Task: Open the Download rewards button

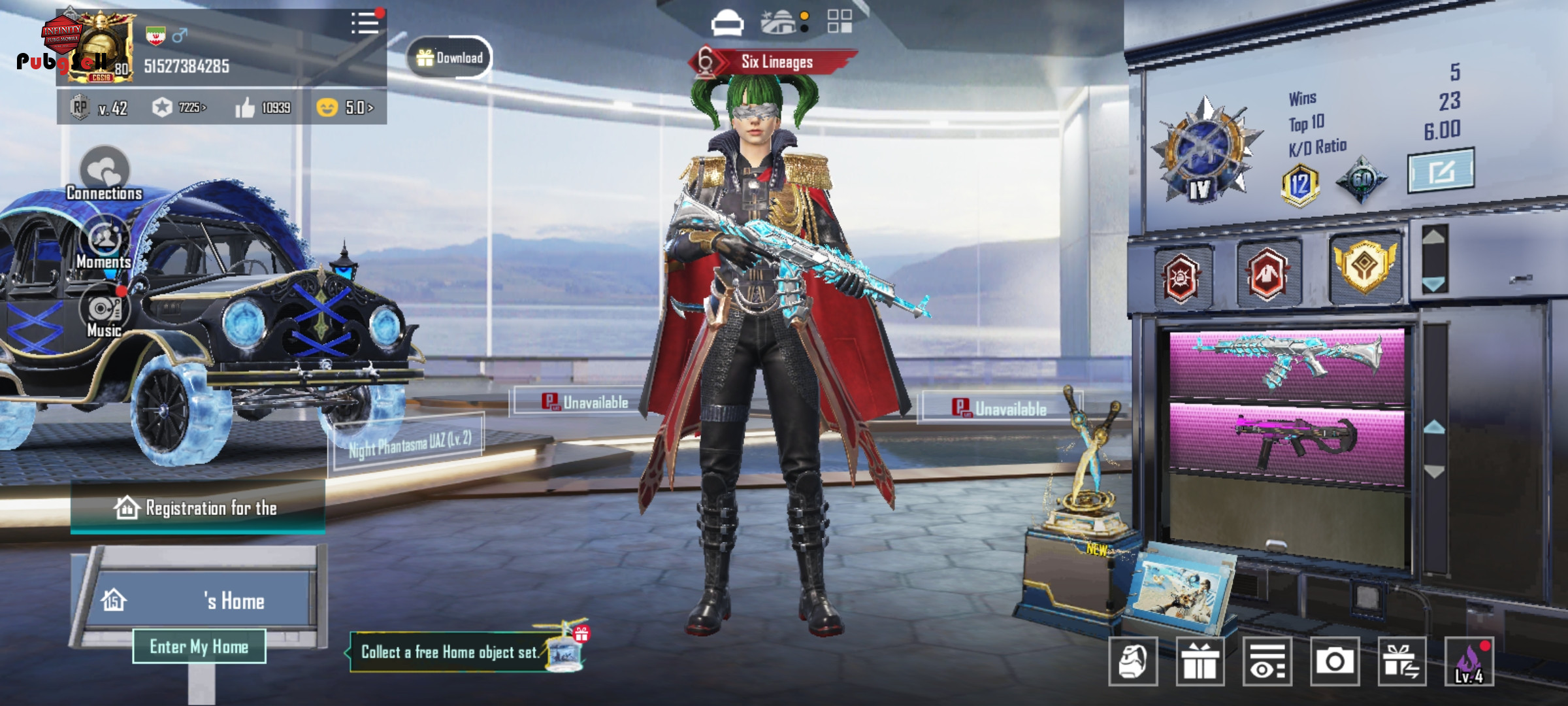Action: 449,58
